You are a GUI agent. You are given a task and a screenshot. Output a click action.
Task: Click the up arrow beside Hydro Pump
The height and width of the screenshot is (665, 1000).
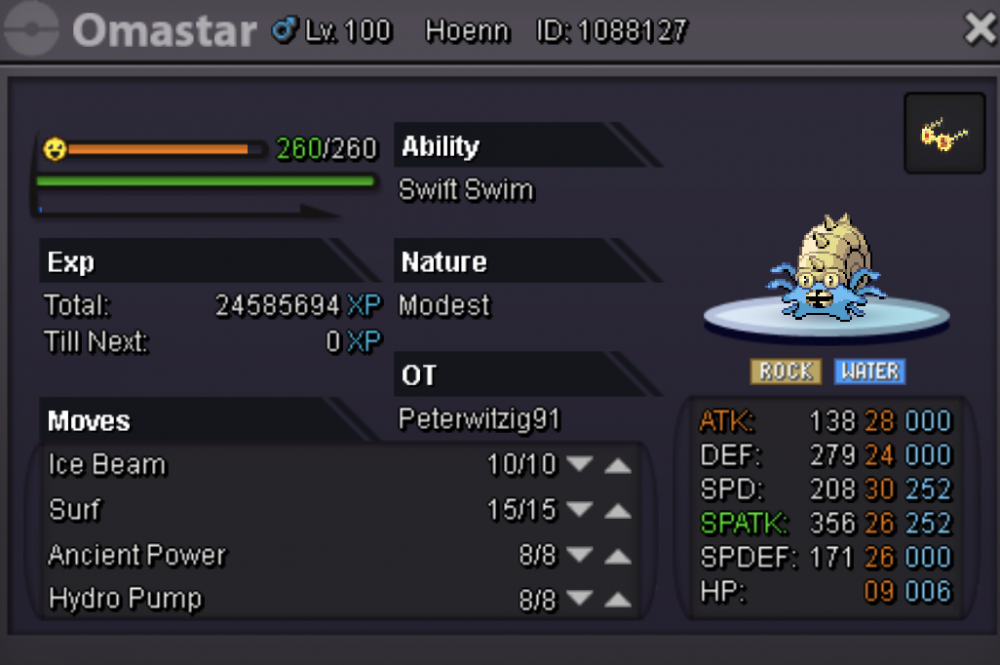coord(618,600)
